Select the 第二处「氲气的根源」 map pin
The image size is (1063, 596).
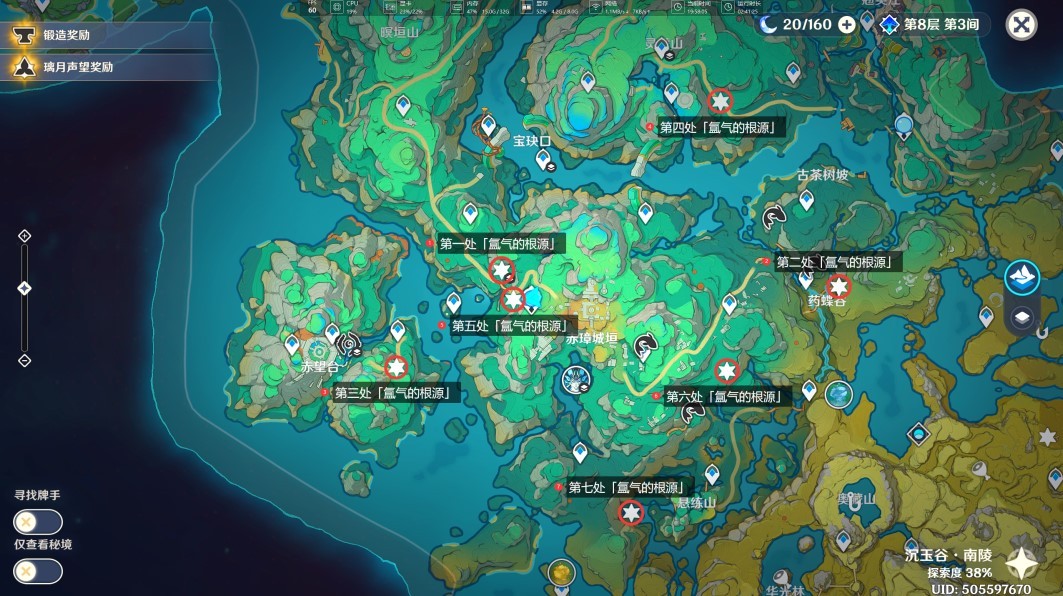click(837, 286)
